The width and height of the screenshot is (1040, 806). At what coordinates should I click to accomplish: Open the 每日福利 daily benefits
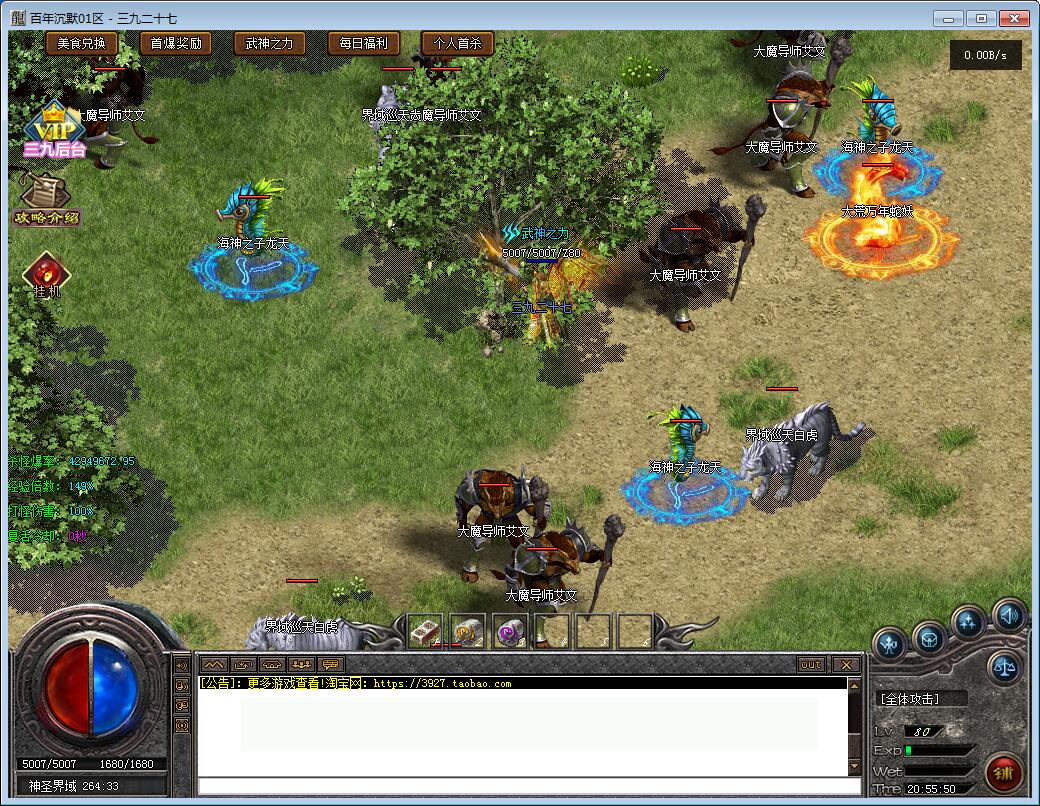coord(363,43)
